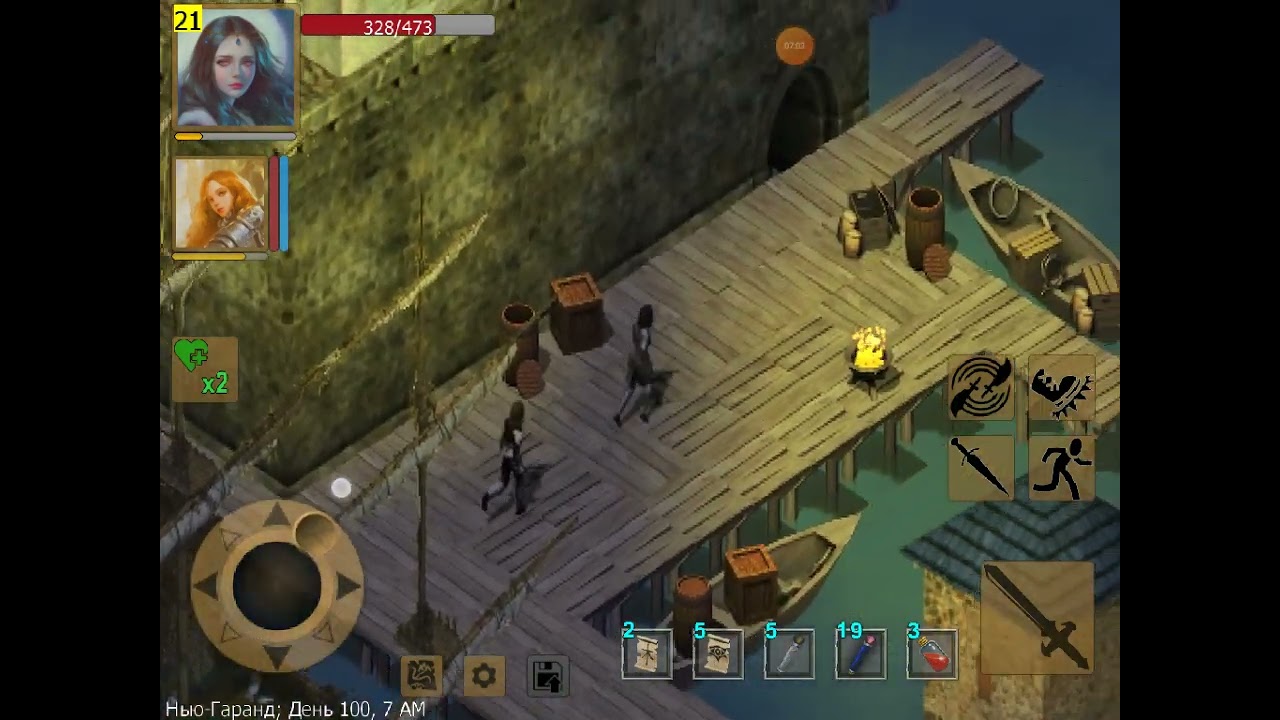Screen dimensions: 1280x720
Task: Select the gray vial slot
Action: click(x=789, y=654)
